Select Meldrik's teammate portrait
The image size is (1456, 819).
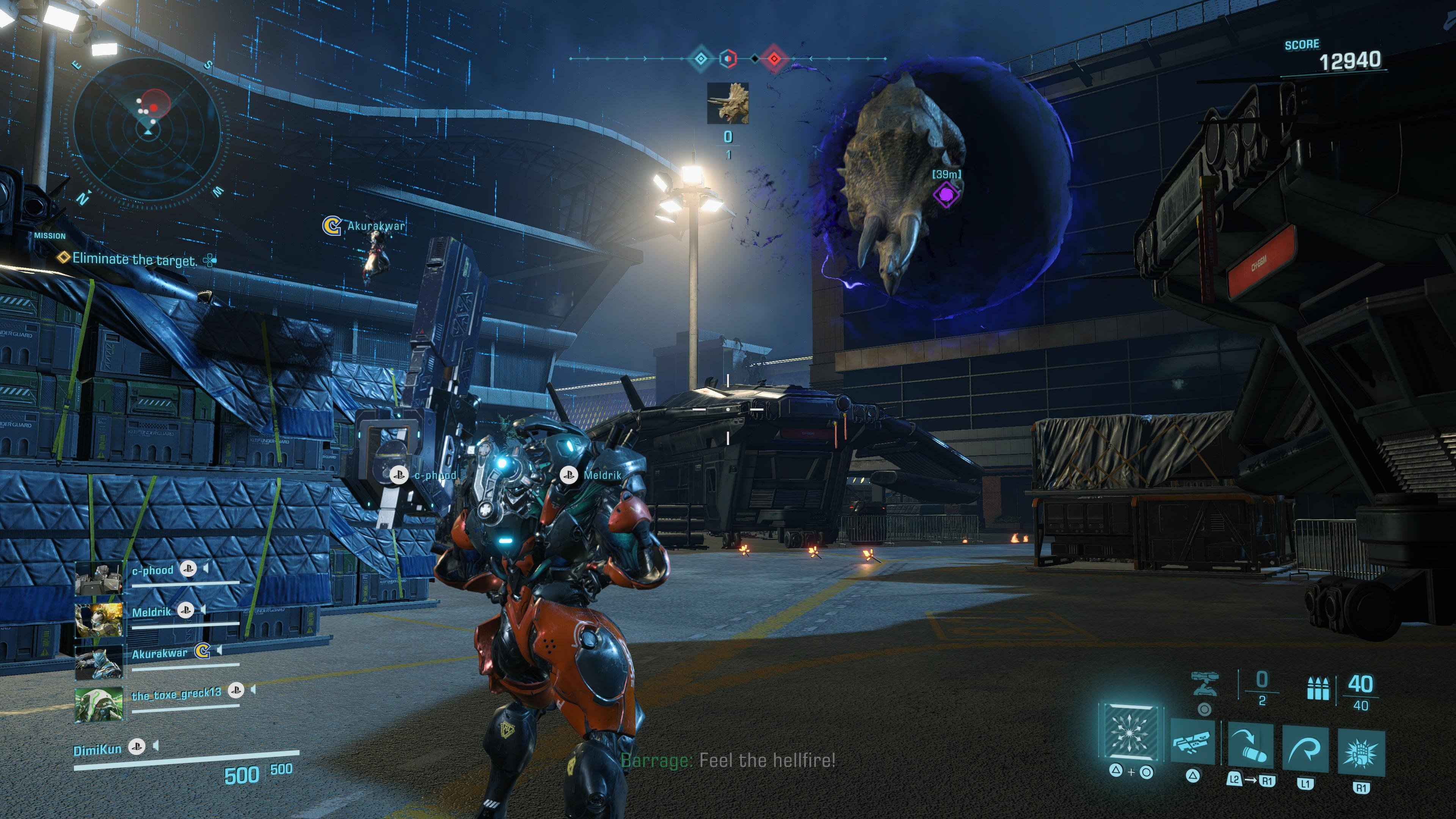click(99, 620)
